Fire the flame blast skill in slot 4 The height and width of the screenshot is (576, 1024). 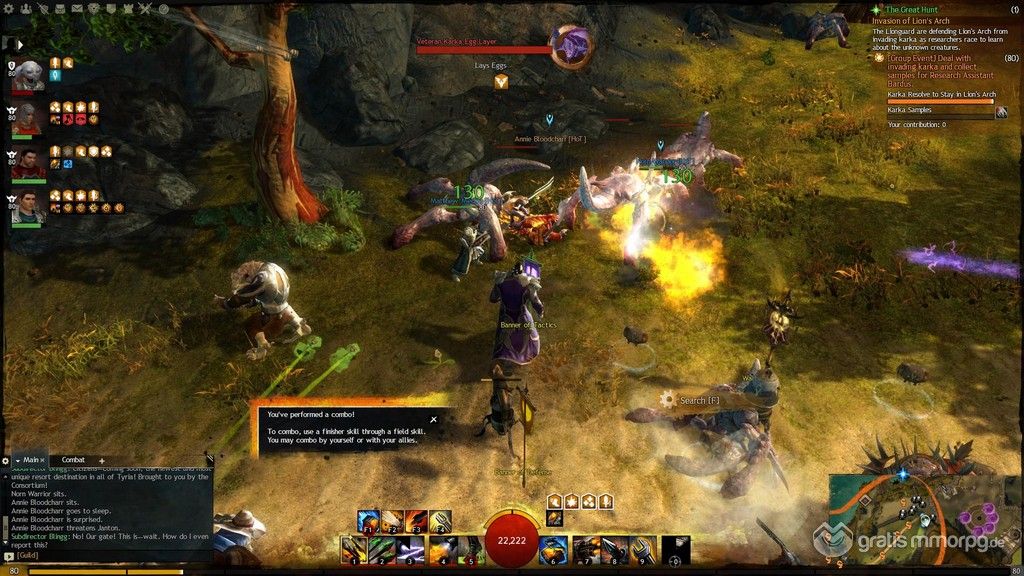[x=441, y=549]
